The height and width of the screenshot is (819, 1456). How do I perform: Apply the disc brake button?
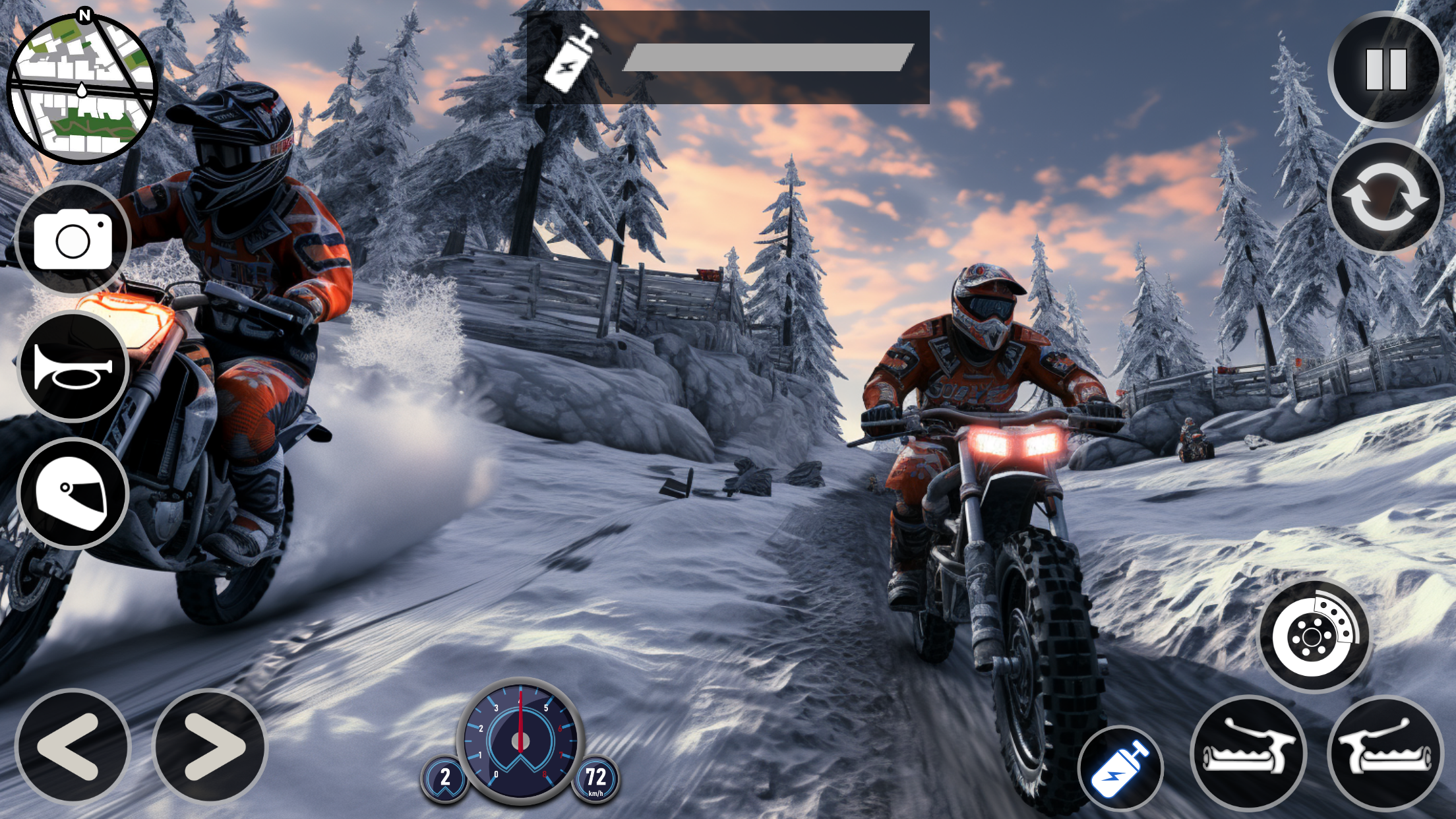(1314, 636)
